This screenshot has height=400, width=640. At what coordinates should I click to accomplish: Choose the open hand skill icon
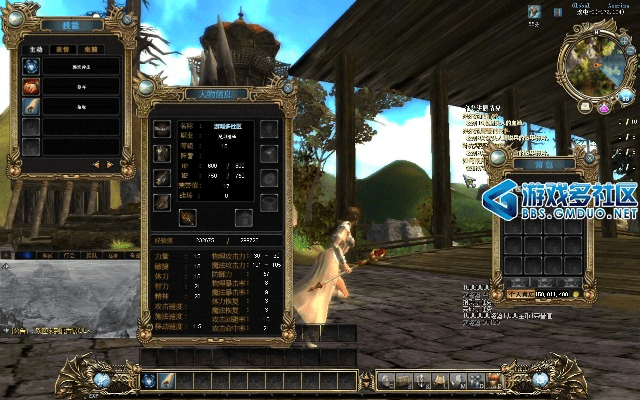tap(32, 107)
